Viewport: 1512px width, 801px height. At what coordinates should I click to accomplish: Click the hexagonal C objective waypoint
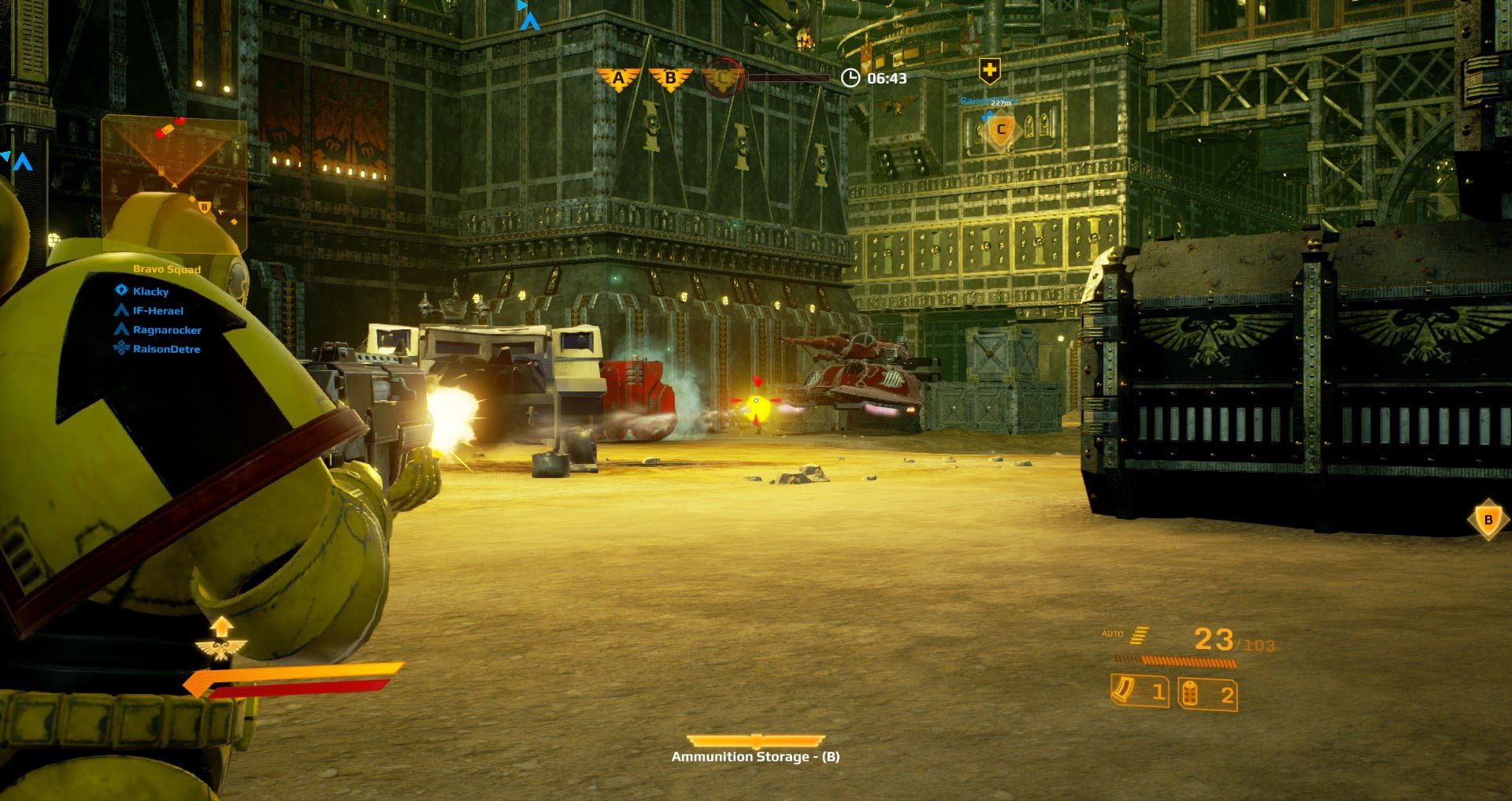(x=1001, y=129)
